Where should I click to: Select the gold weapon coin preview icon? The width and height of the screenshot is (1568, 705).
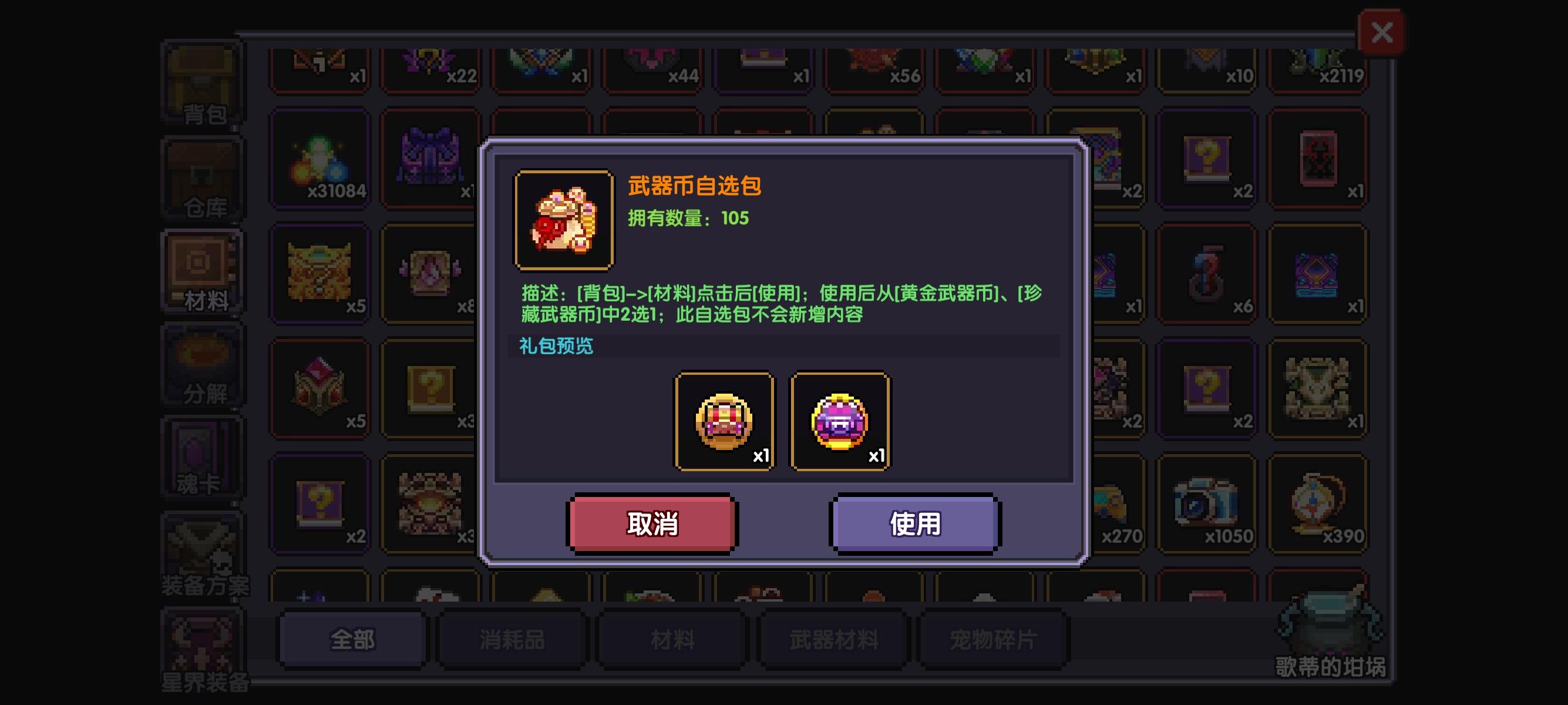point(724,420)
